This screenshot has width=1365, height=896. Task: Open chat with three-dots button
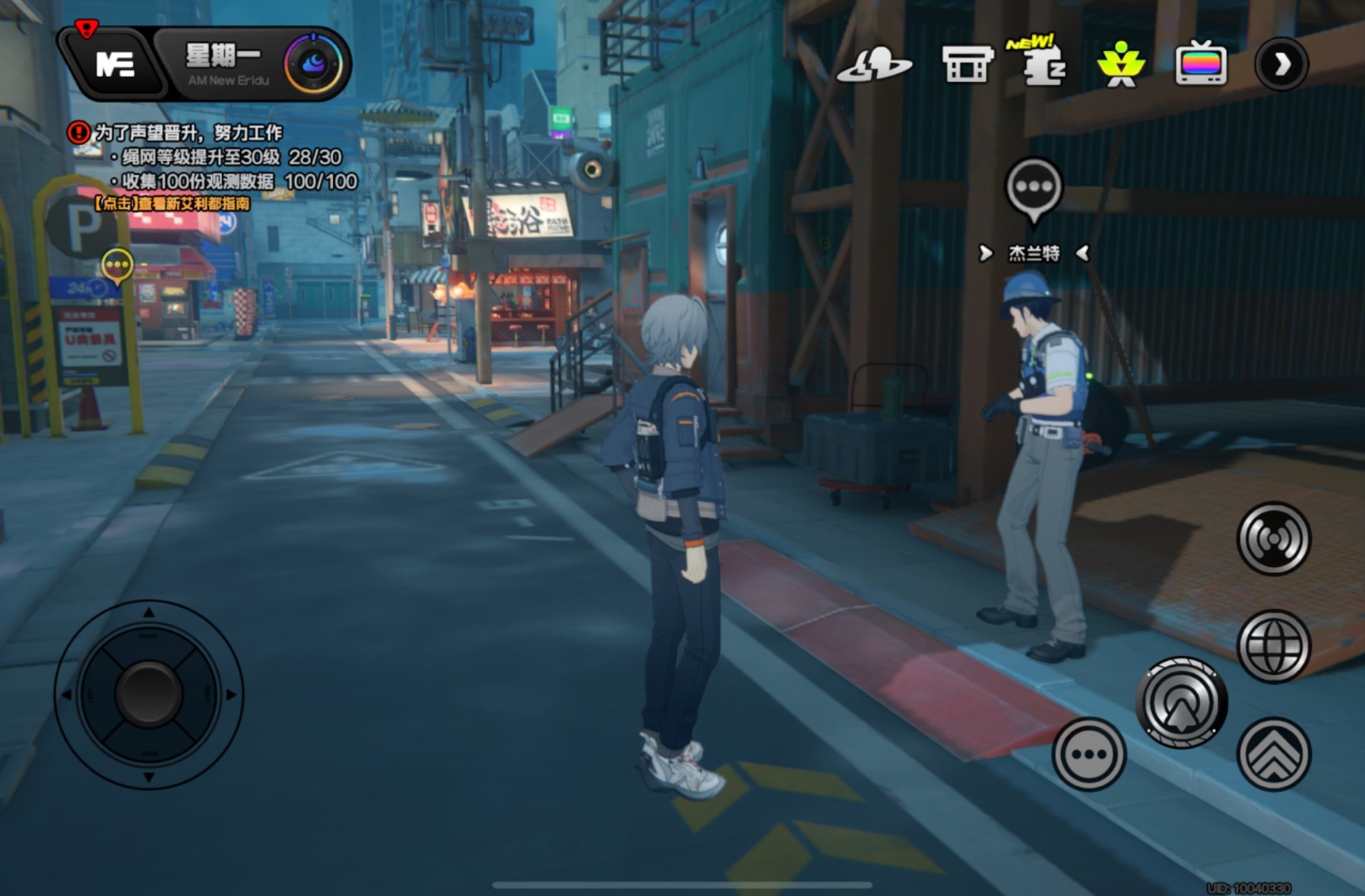[1088, 754]
